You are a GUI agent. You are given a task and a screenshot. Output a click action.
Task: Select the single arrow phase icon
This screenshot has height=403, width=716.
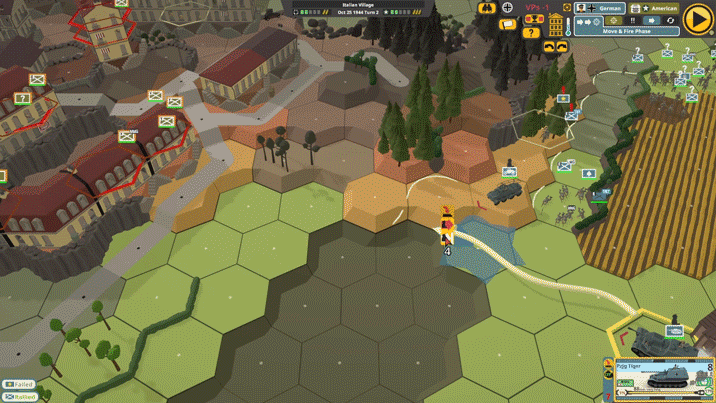[x=651, y=20]
